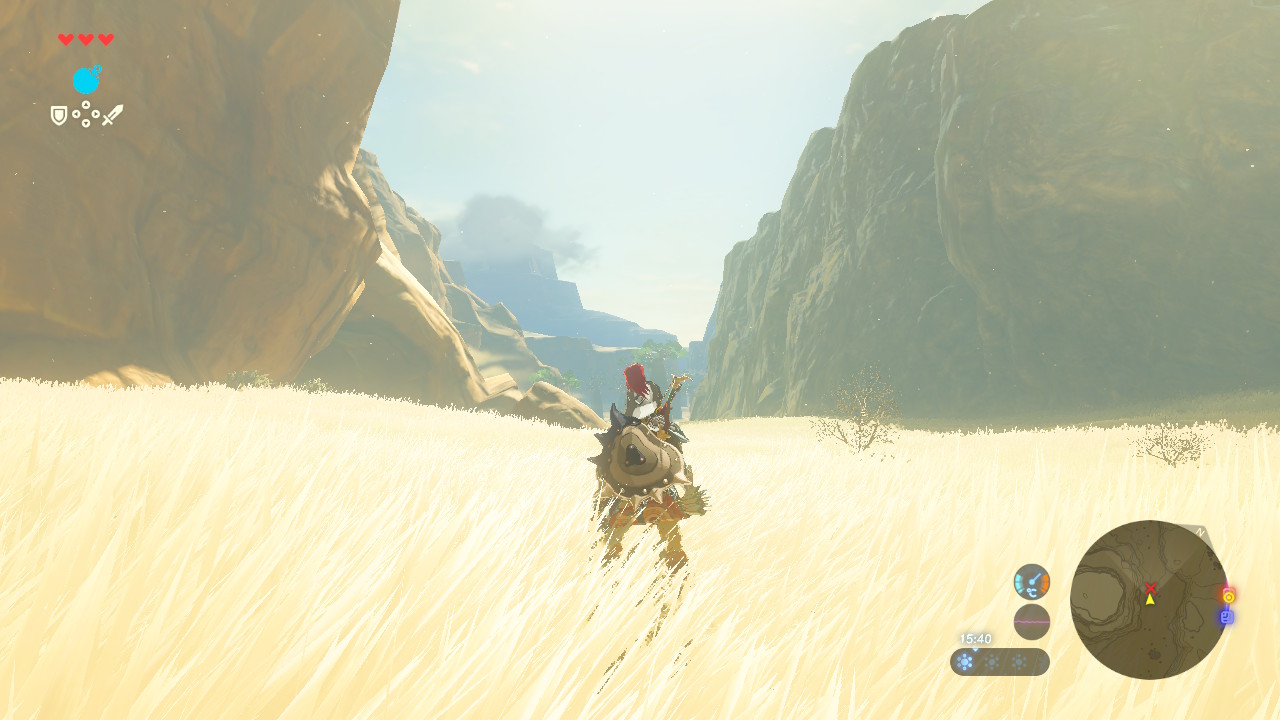This screenshot has height=720, width=1280.
Task: Click the blue square marker on minimap edge
Action: [x=1226, y=617]
